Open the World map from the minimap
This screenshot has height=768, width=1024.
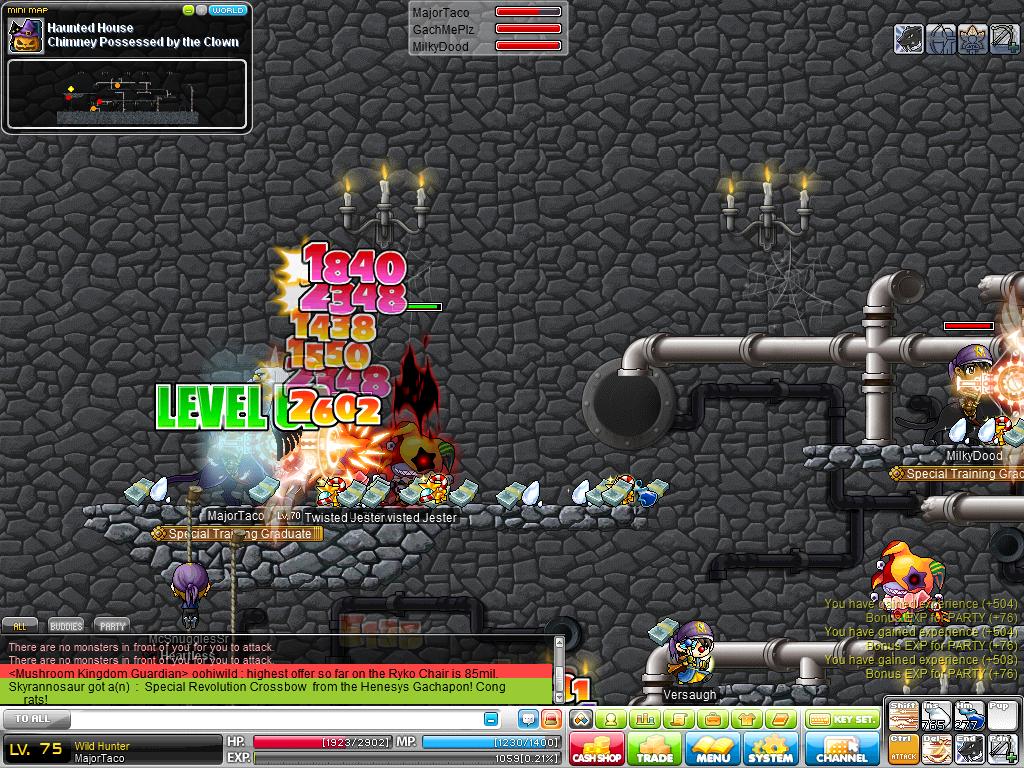click(229, 10)
